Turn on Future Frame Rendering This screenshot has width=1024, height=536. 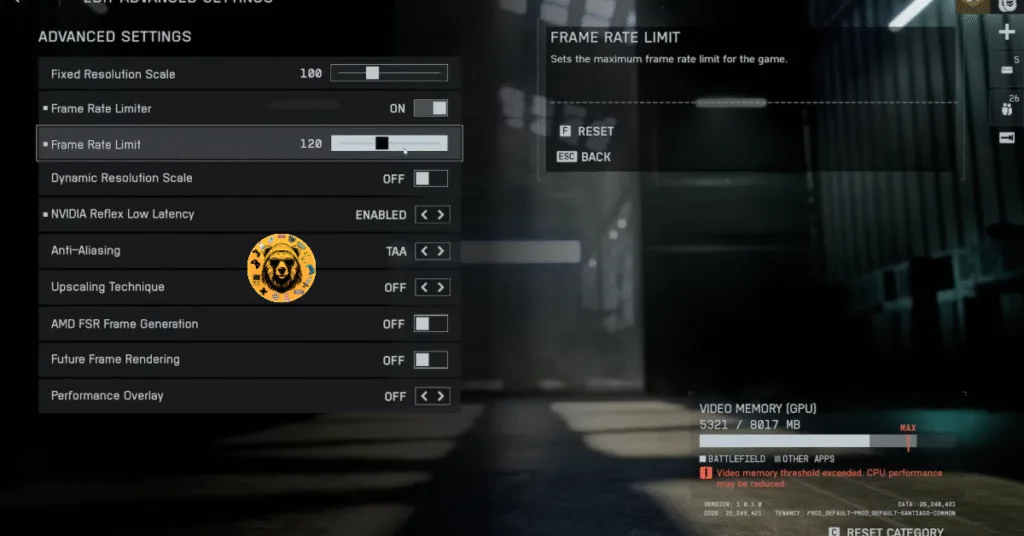click(x=431, y=360)
